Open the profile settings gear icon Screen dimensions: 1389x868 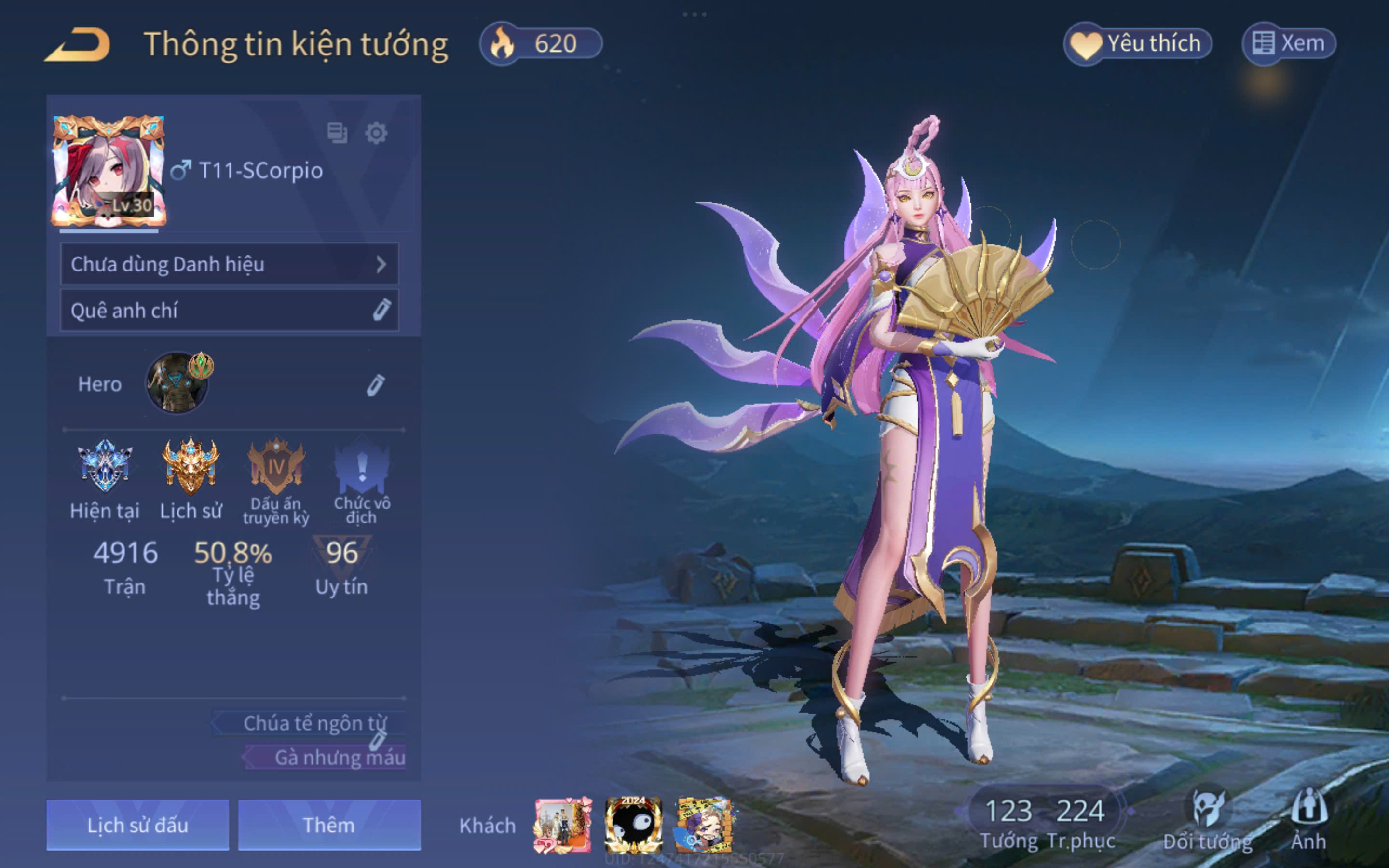(376, 133)
